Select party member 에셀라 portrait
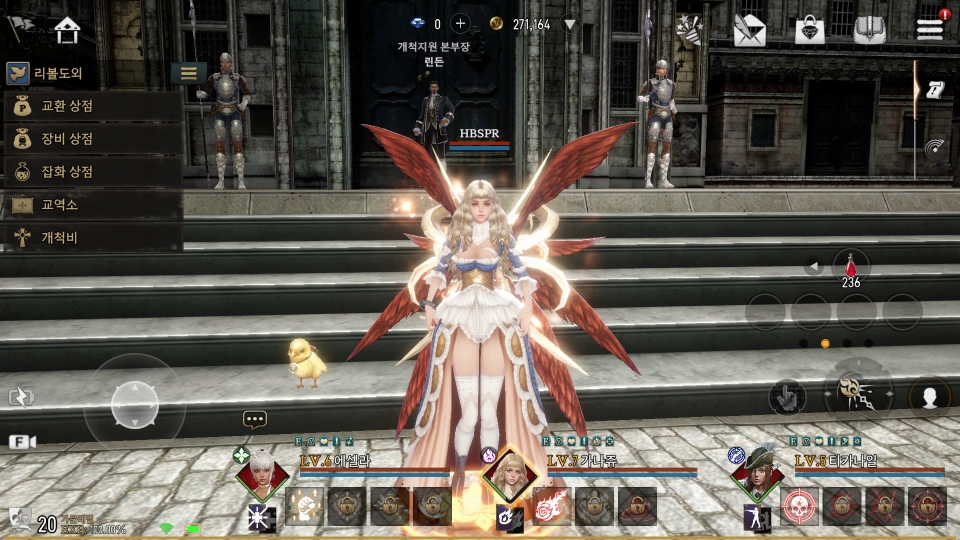The height and width of the screenshot is (540, 960). point(262,476)
